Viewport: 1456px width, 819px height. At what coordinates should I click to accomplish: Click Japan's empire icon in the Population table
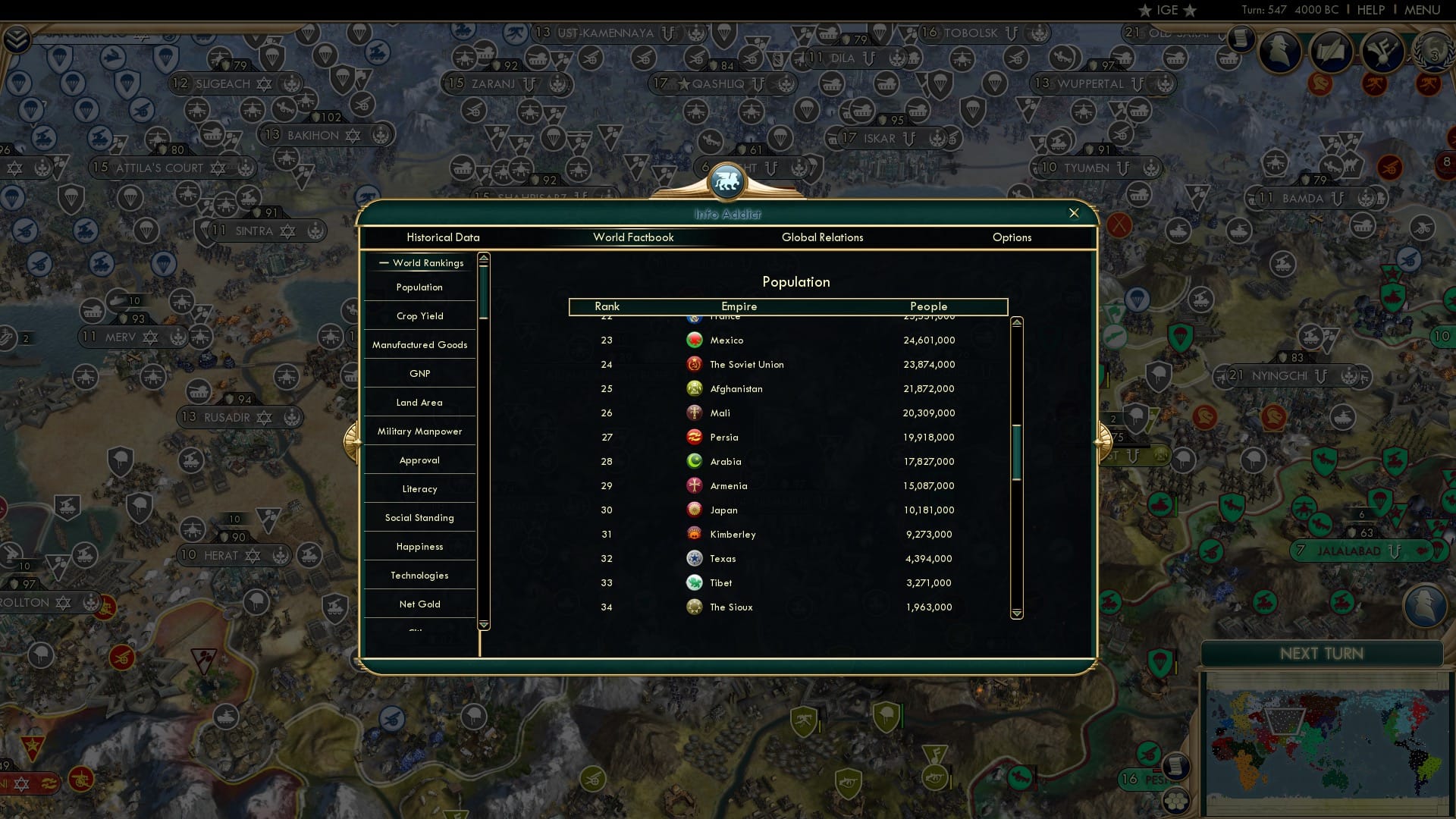click(695, 510)
